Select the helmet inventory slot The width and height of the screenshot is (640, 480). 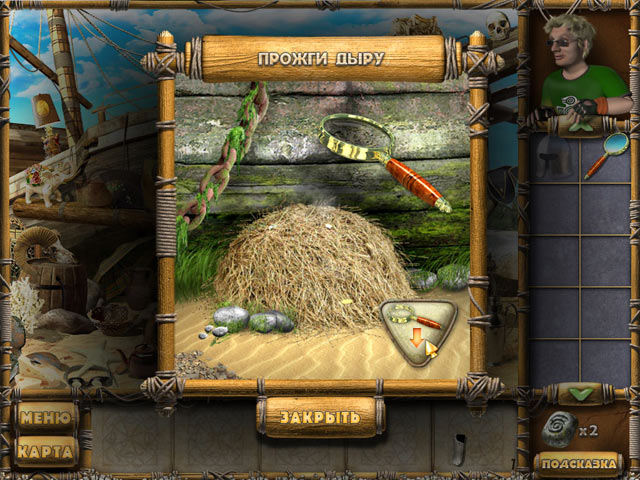click(x=556, y=157)
